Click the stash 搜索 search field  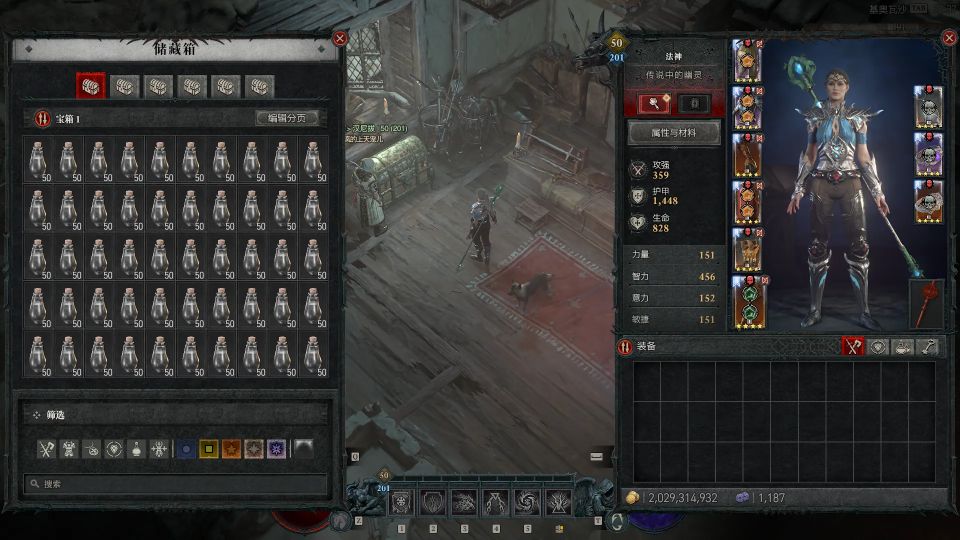pyautogui.click(x=176, y=484)
